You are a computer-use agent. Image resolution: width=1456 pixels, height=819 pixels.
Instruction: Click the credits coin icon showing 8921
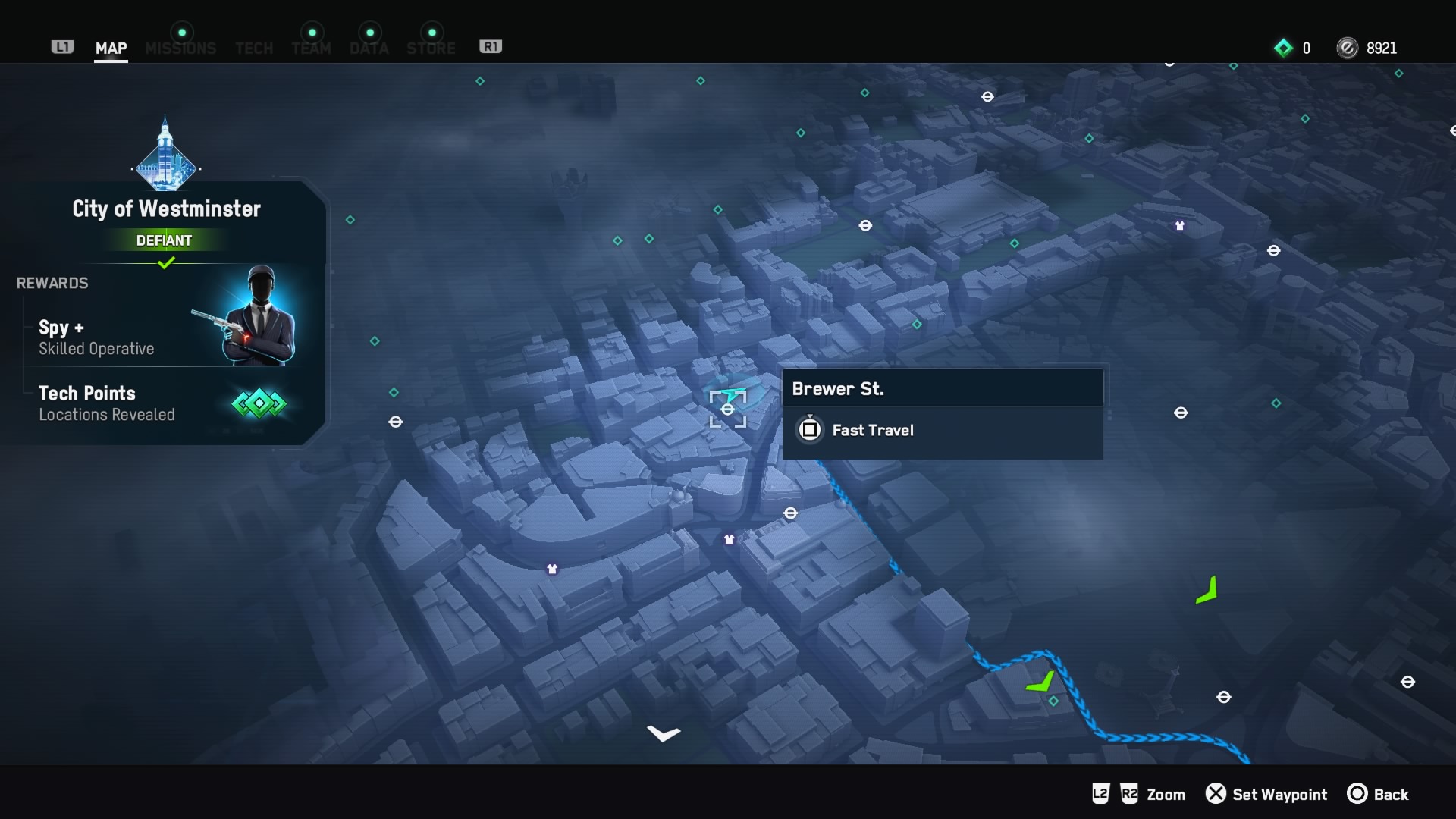coord(1348,48)
